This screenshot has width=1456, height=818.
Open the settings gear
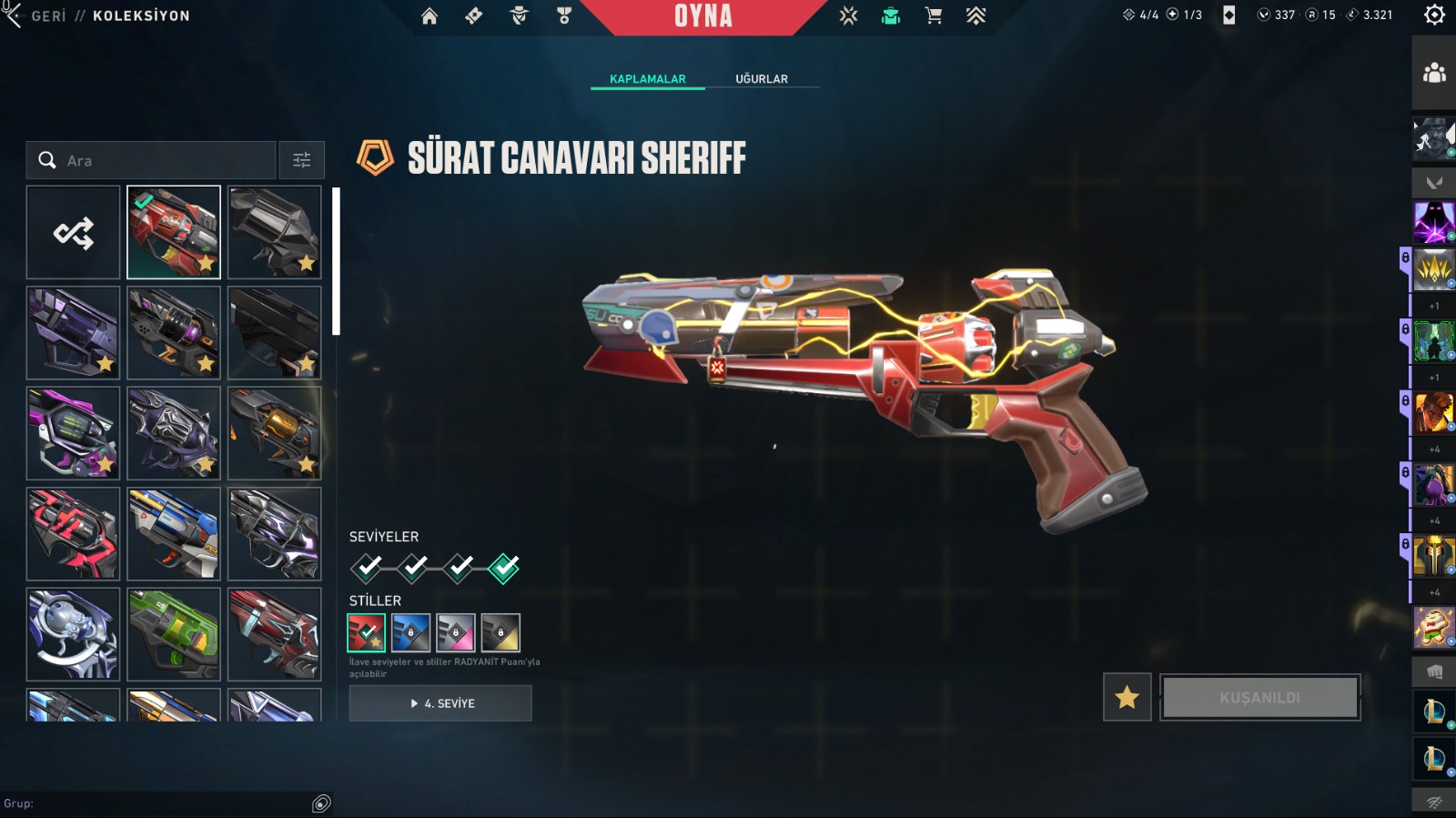tap(1434, 15)
